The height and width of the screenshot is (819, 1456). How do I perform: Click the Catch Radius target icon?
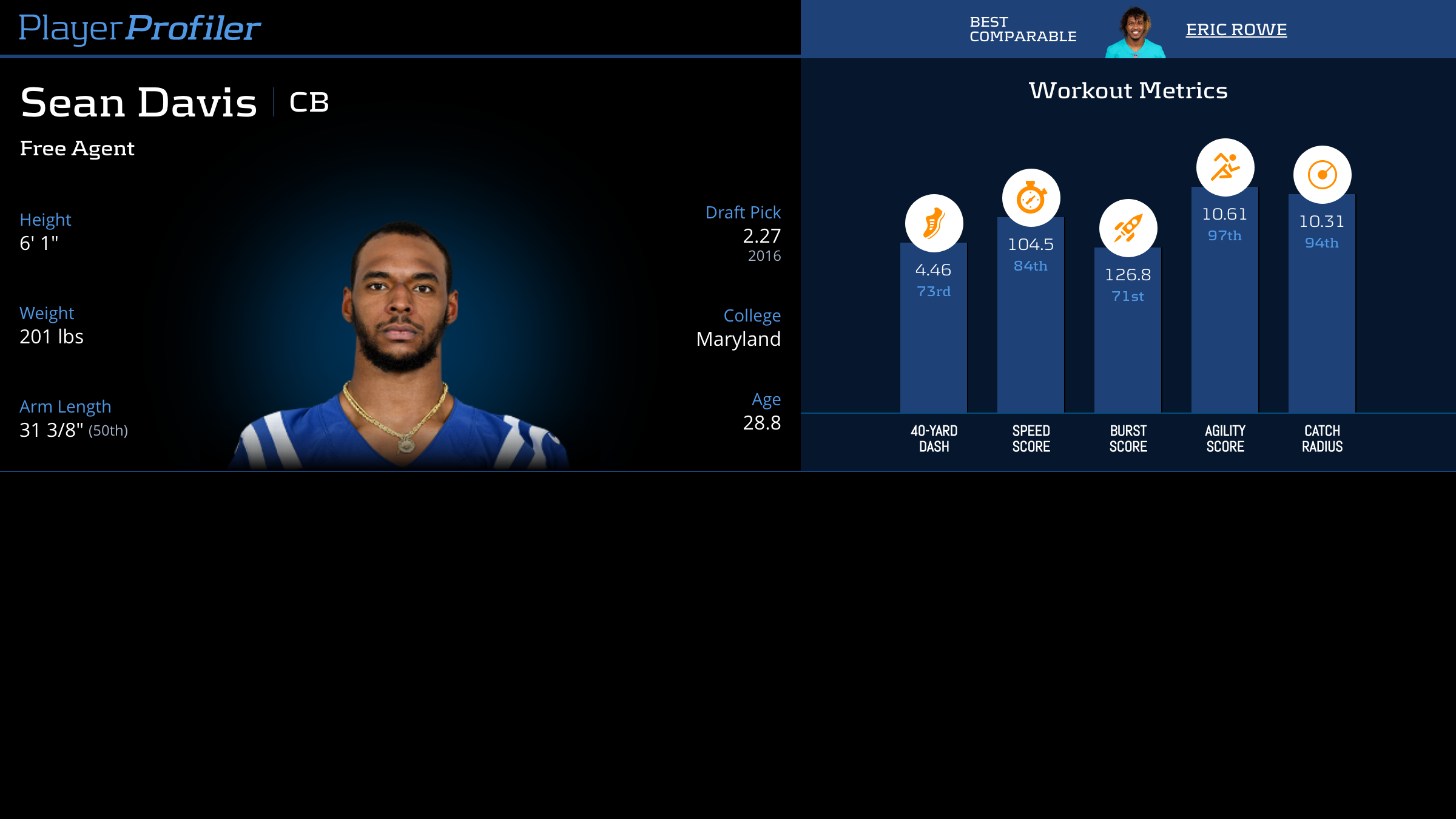pos(1322,175)
